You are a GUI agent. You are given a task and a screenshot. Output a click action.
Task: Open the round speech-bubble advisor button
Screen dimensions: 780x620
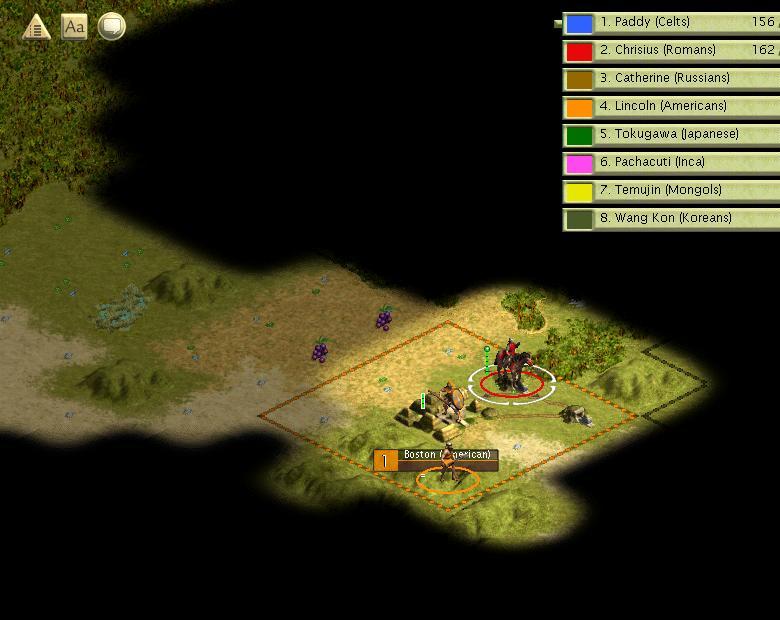coord(111,27)
